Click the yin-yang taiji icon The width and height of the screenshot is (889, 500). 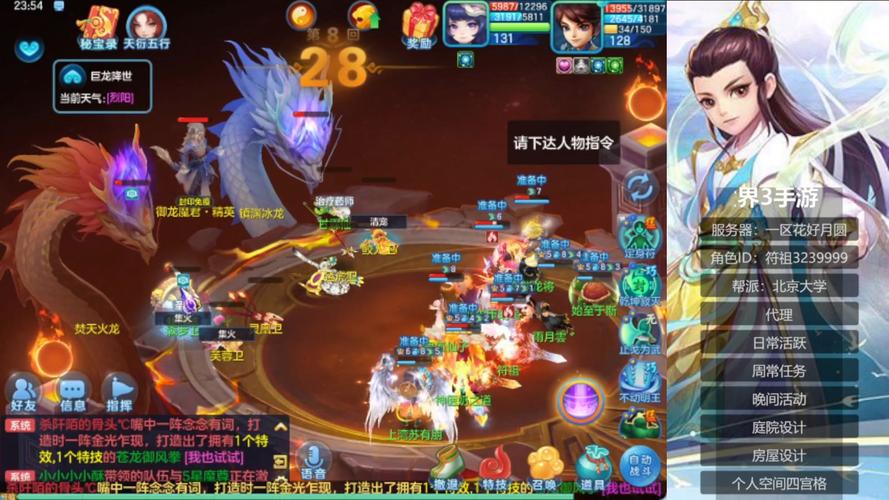tap(301, 15)
